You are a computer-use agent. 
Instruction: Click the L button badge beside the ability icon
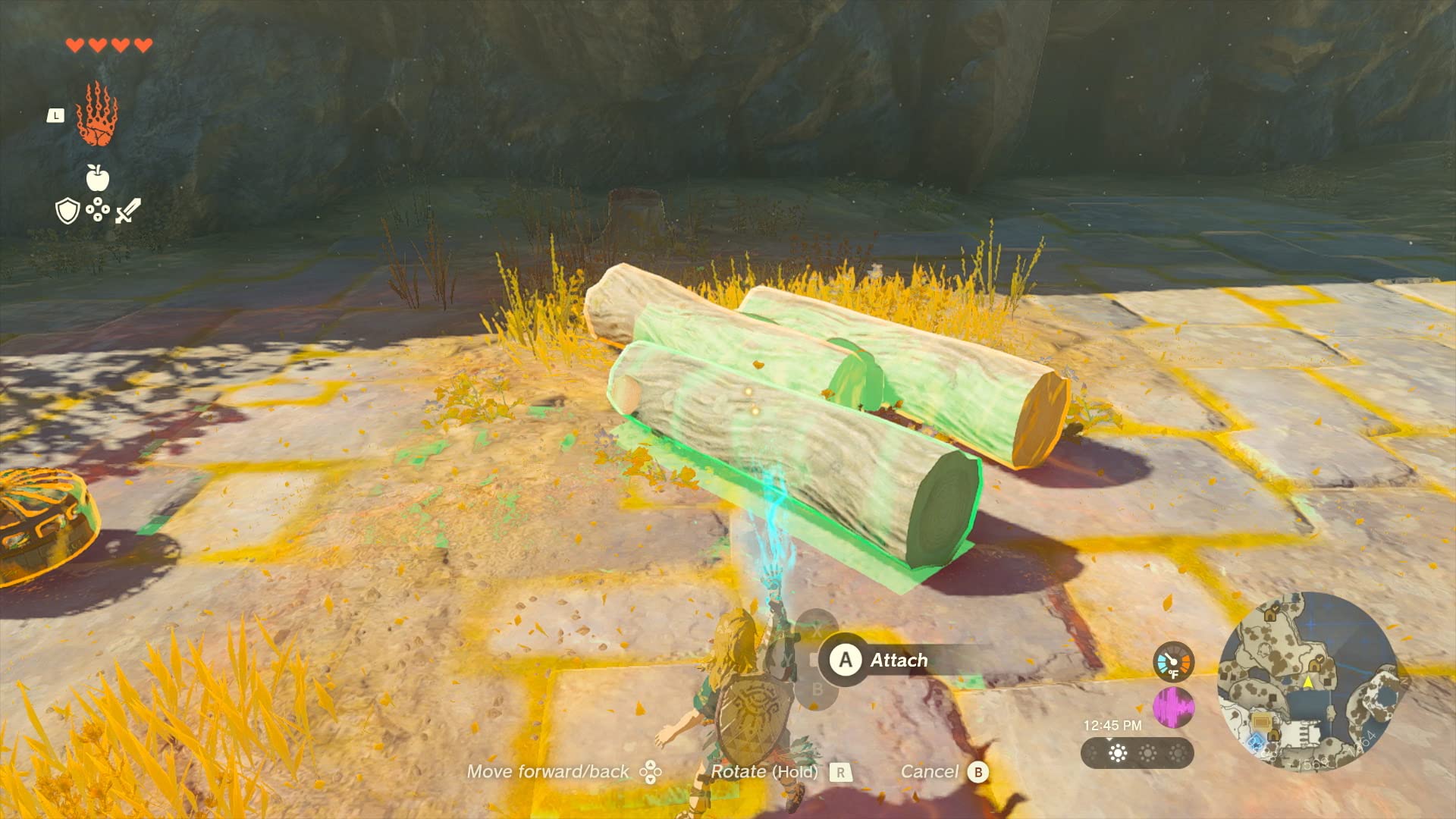point(56,114)
